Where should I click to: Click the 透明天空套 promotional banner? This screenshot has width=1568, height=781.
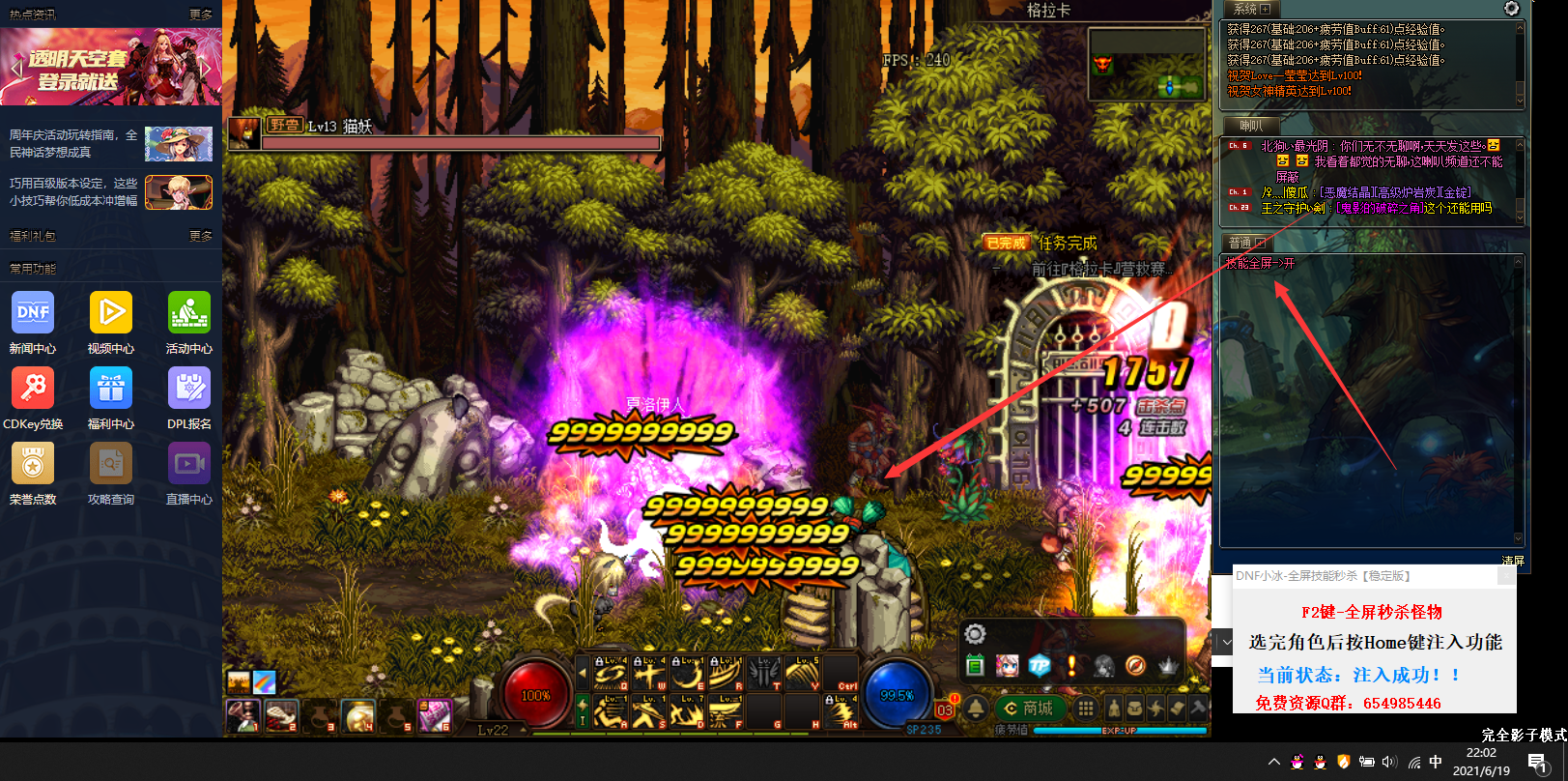coord(111,67)
